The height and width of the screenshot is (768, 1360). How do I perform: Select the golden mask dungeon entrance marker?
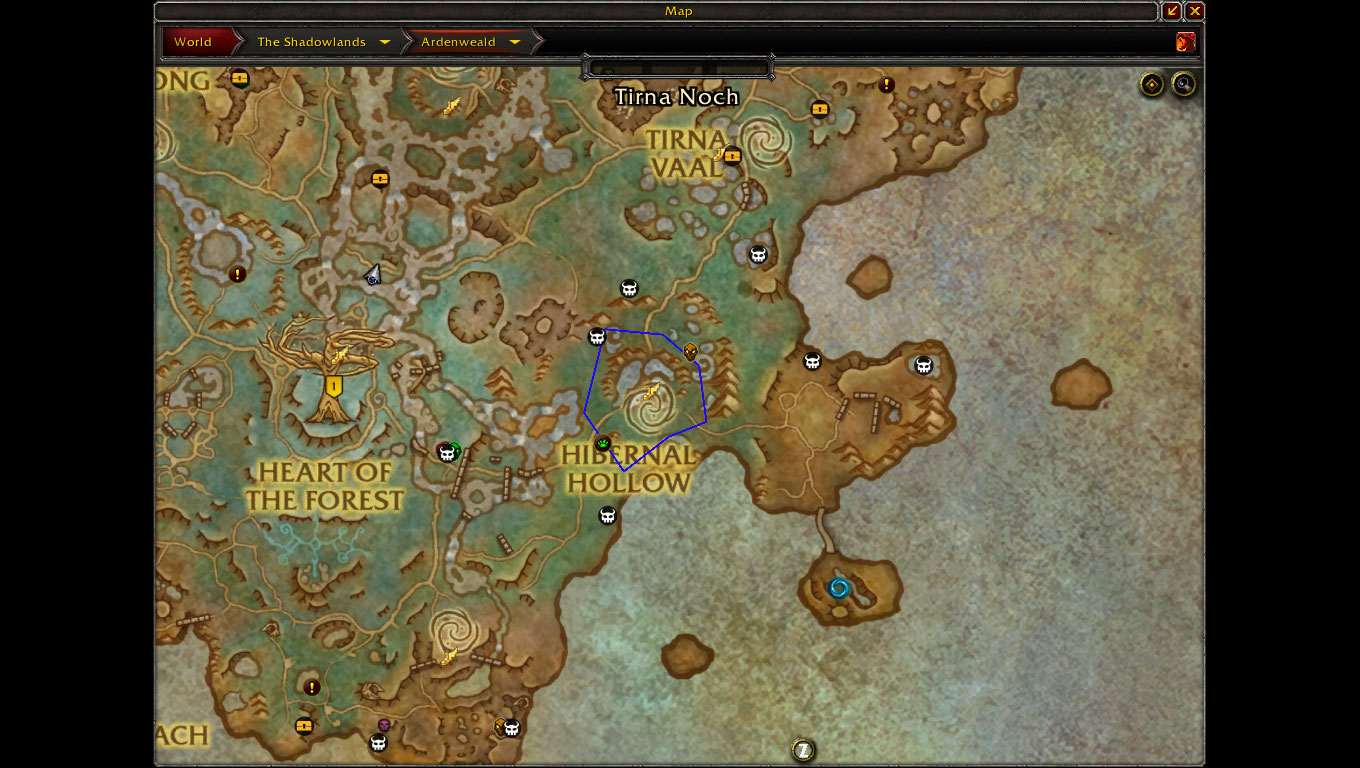tap(690, 351)
